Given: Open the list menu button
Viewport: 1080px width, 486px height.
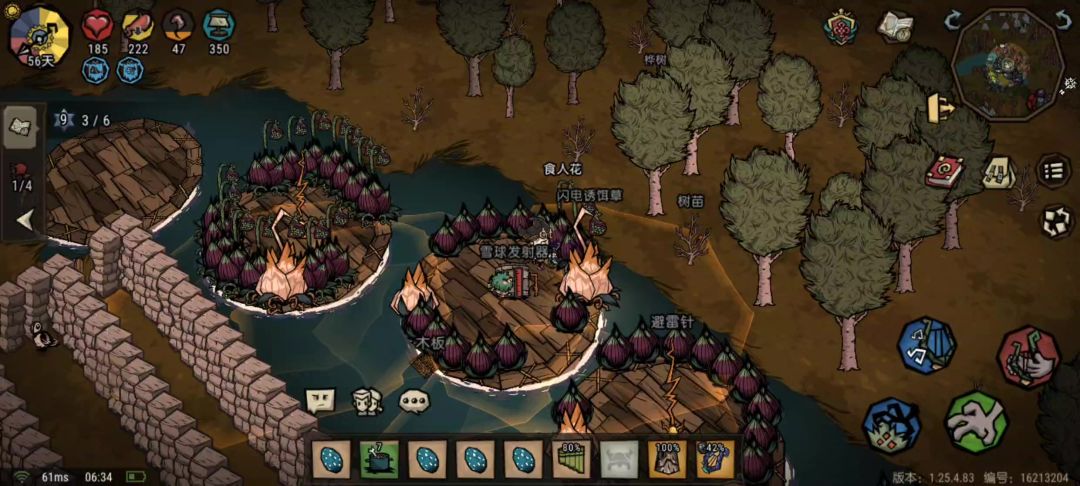Looking at the screenshot, I should (1052, 171).
